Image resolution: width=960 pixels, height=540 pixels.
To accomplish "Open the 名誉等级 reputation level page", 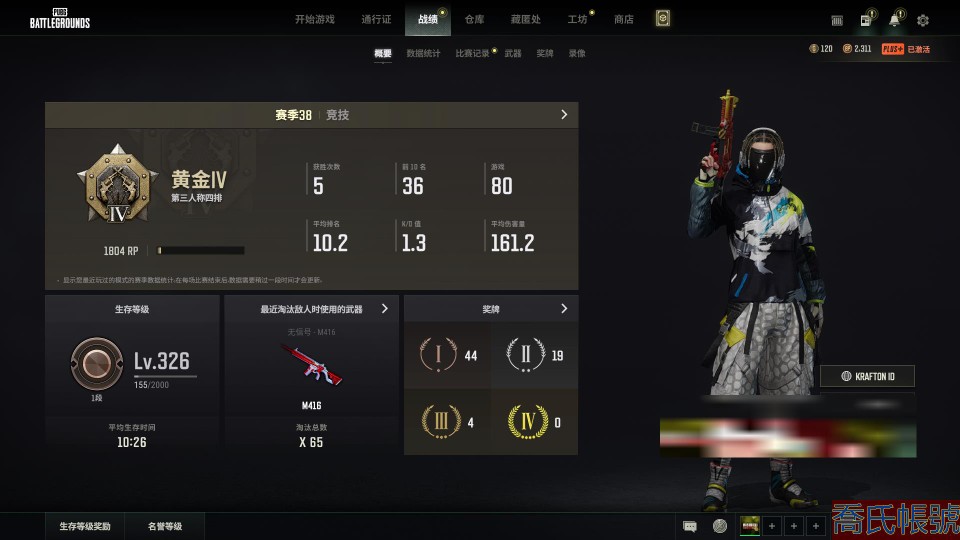I will tap(165, 526).
